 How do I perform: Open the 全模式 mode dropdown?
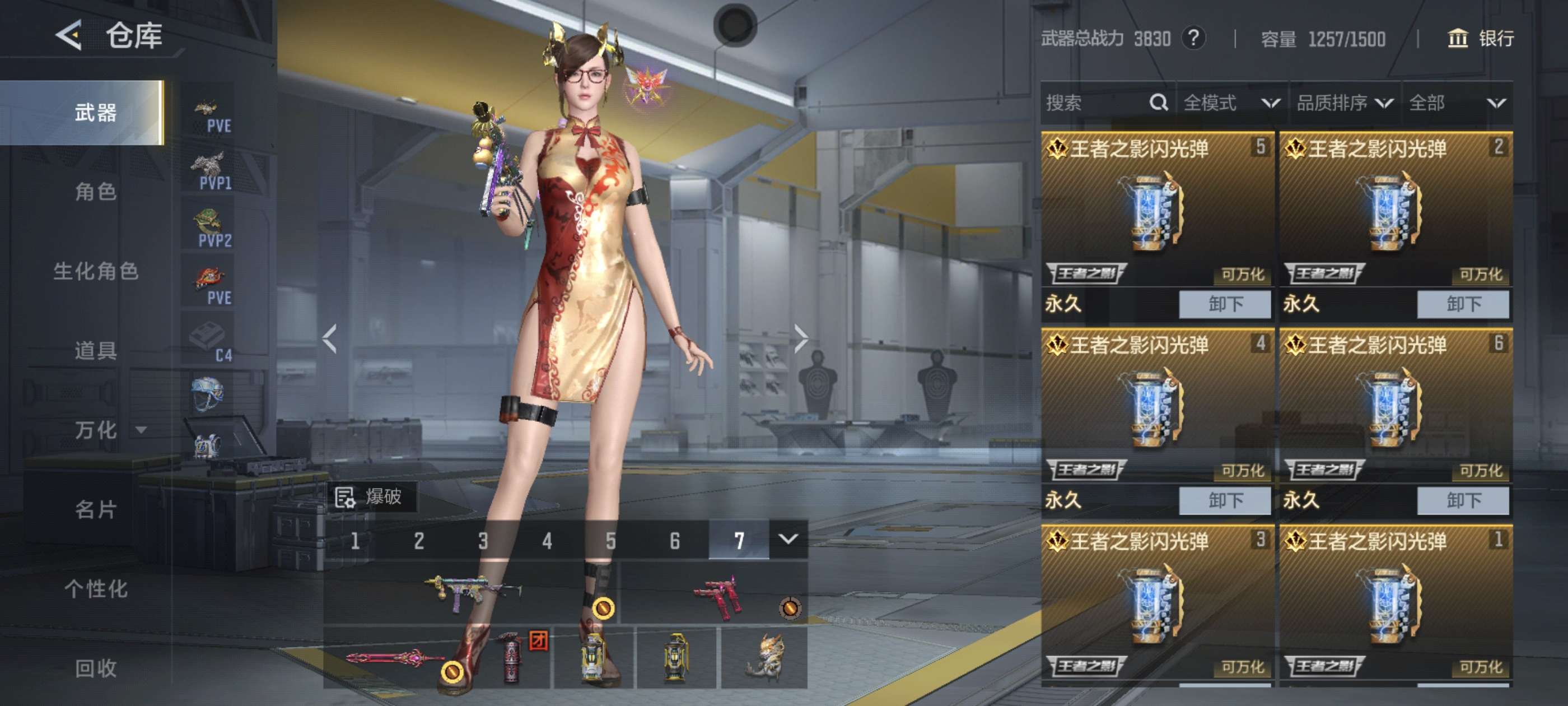1231,103
